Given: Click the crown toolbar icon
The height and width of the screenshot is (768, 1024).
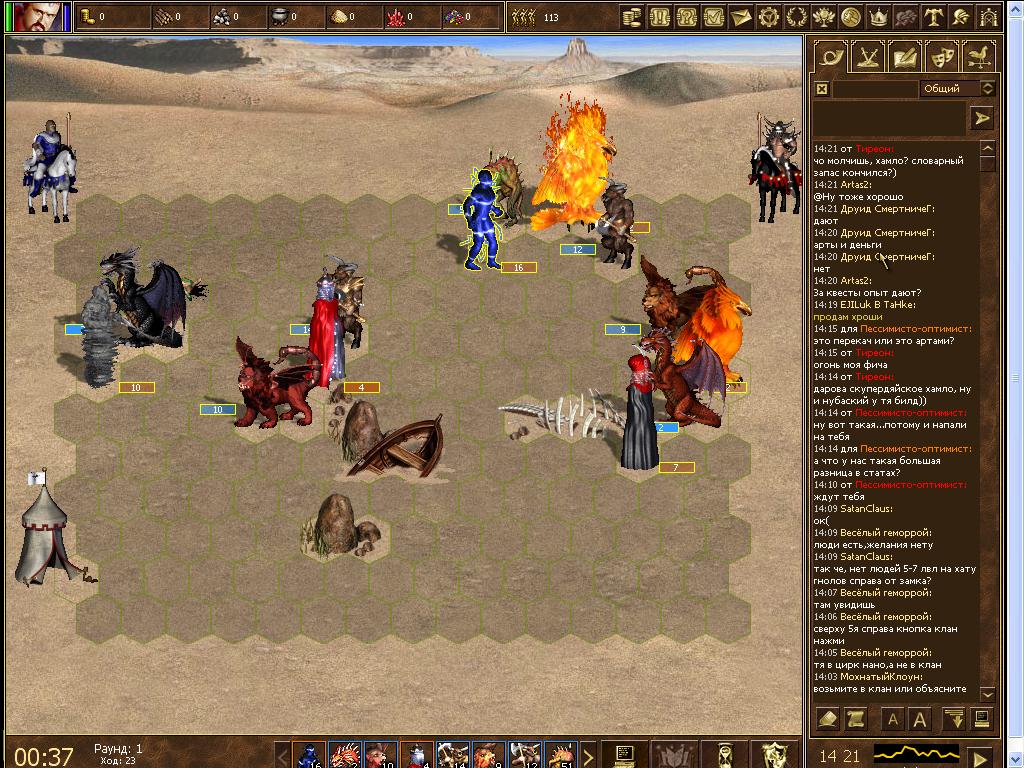Looking at the screenshot, I should 879,17.
